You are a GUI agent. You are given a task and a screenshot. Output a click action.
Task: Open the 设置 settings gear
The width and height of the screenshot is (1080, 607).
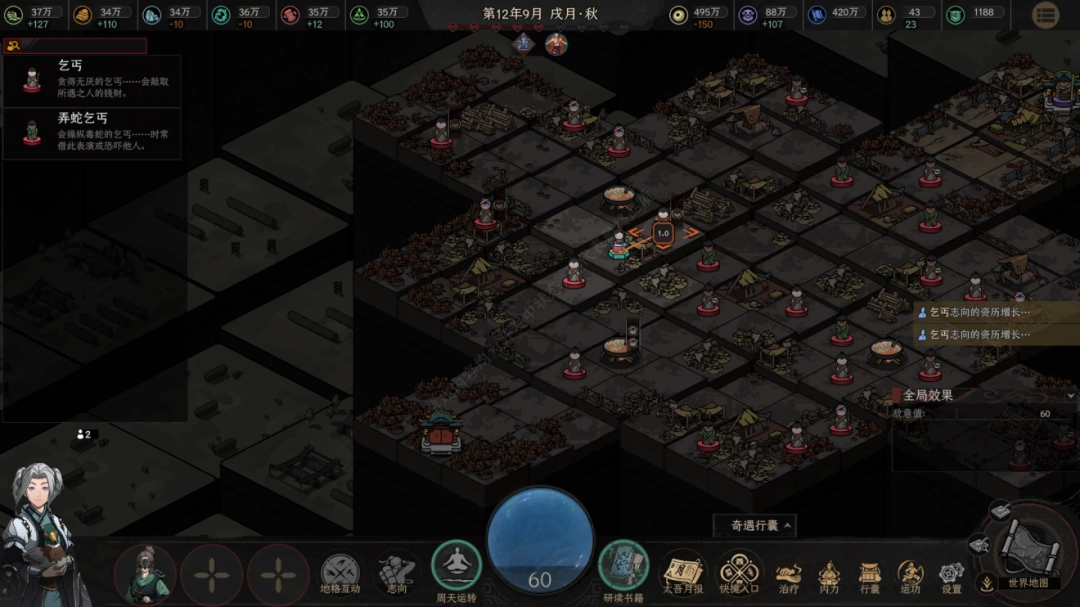(950, 574)
